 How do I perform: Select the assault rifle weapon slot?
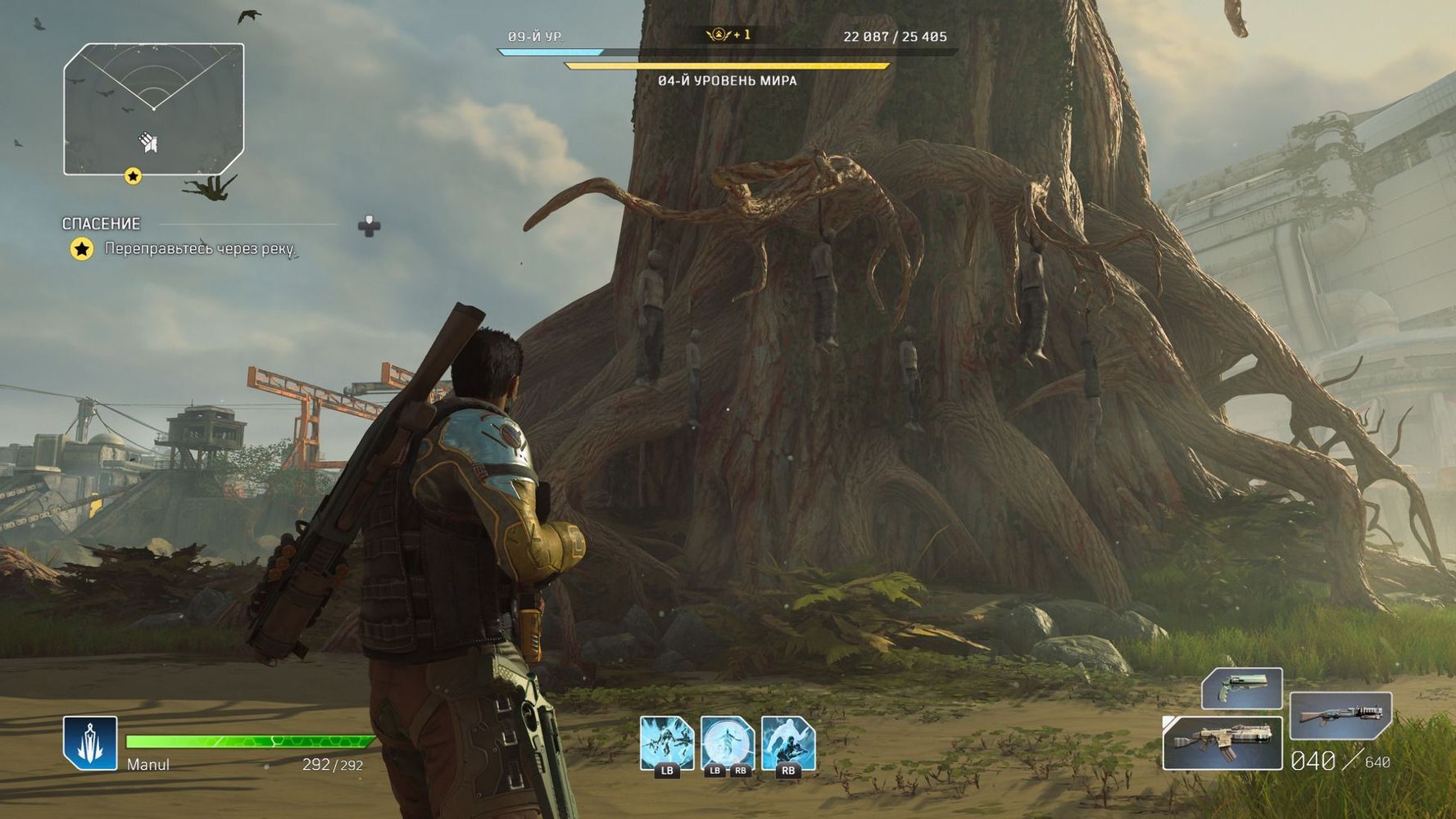tap(1222, 743)
